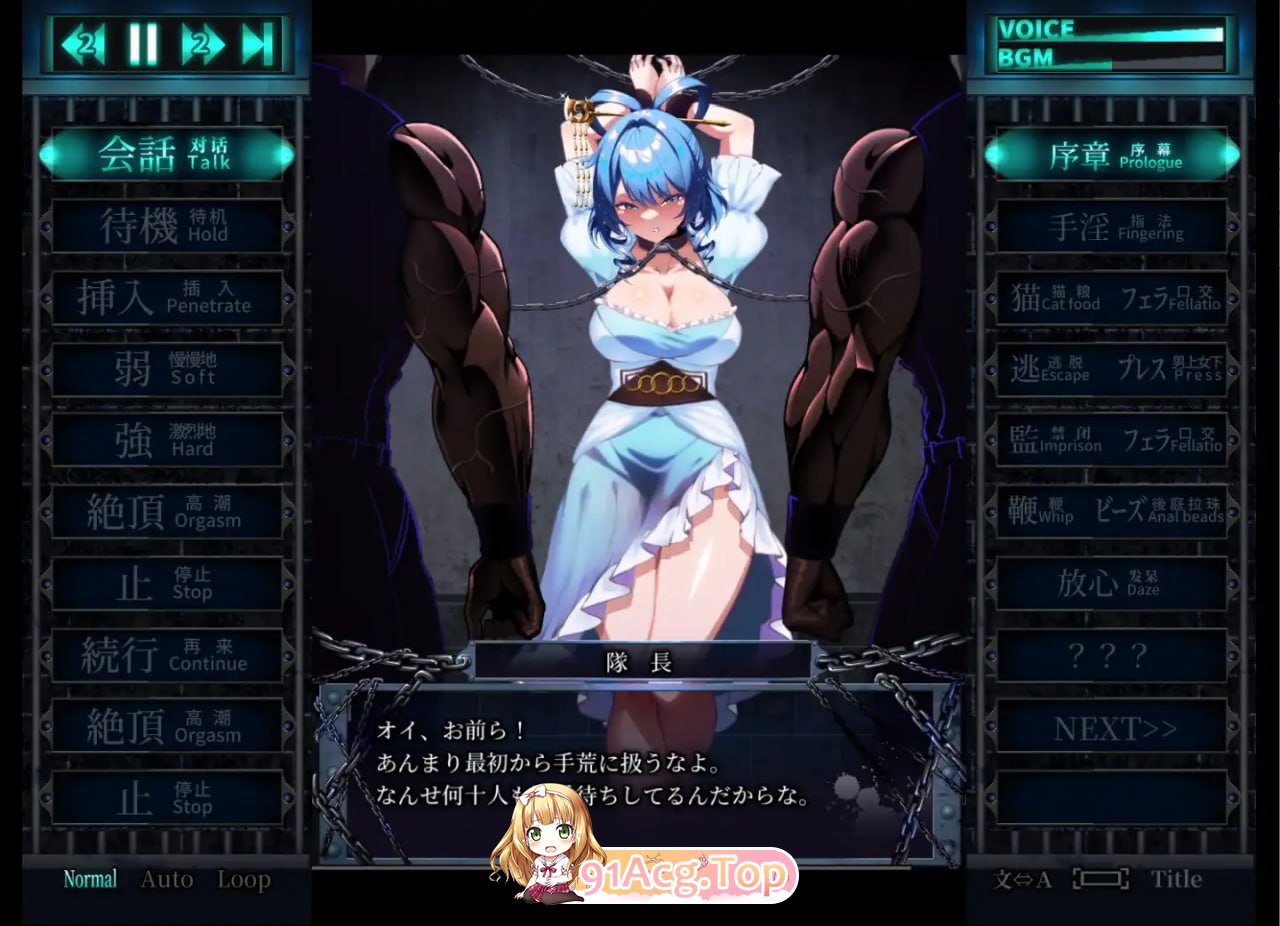Trigger the Orgasm (絶頂) action
The width and height of the screenshot is (1280, 926).
(x=165, y=512)
